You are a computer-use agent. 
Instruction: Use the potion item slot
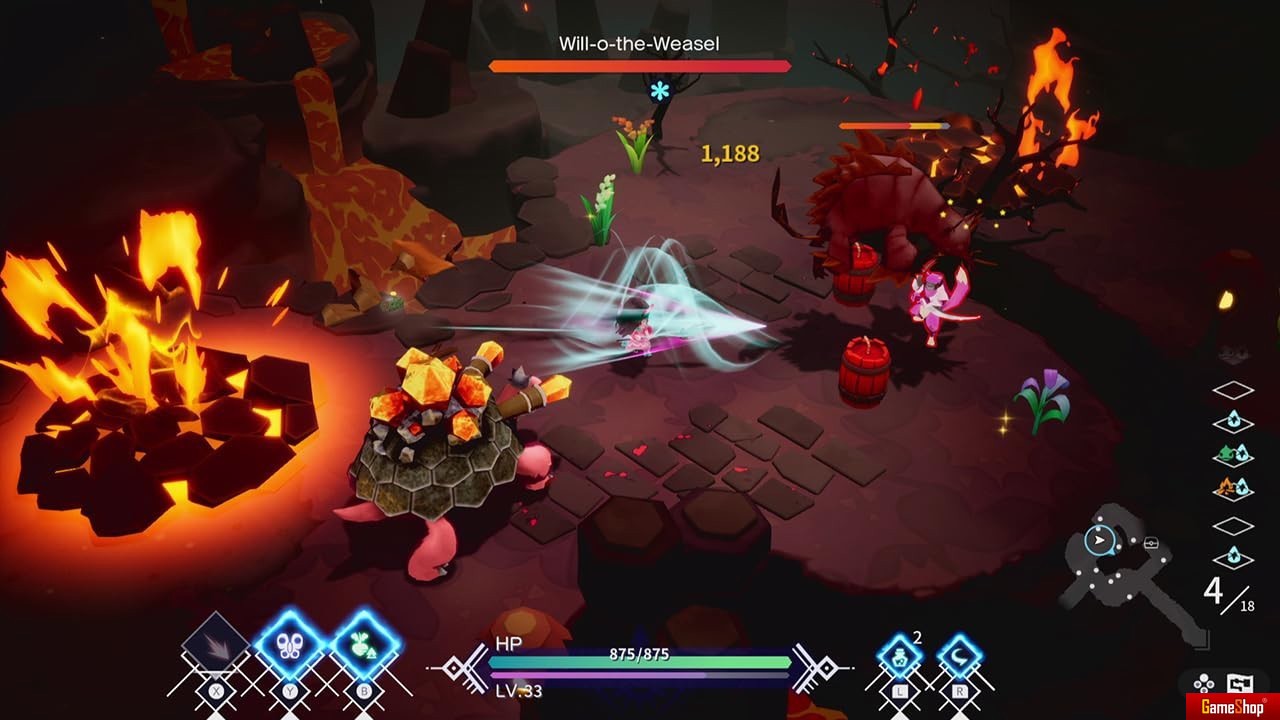tap(900, 657)
